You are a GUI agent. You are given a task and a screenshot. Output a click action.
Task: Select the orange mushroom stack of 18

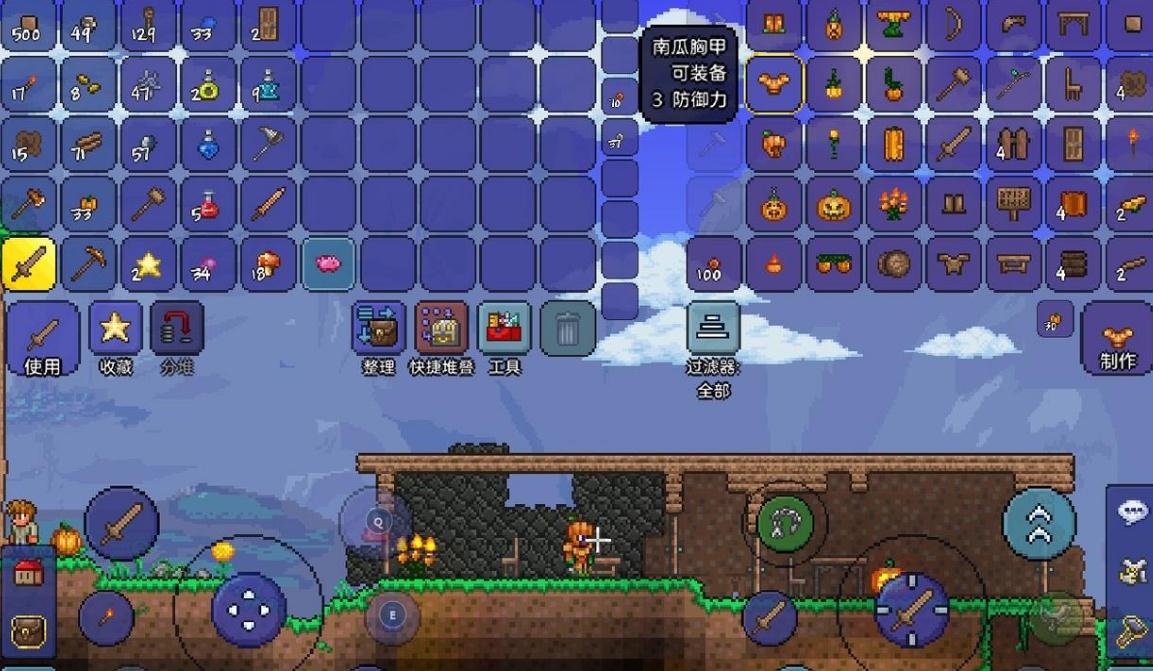point(268,264)
